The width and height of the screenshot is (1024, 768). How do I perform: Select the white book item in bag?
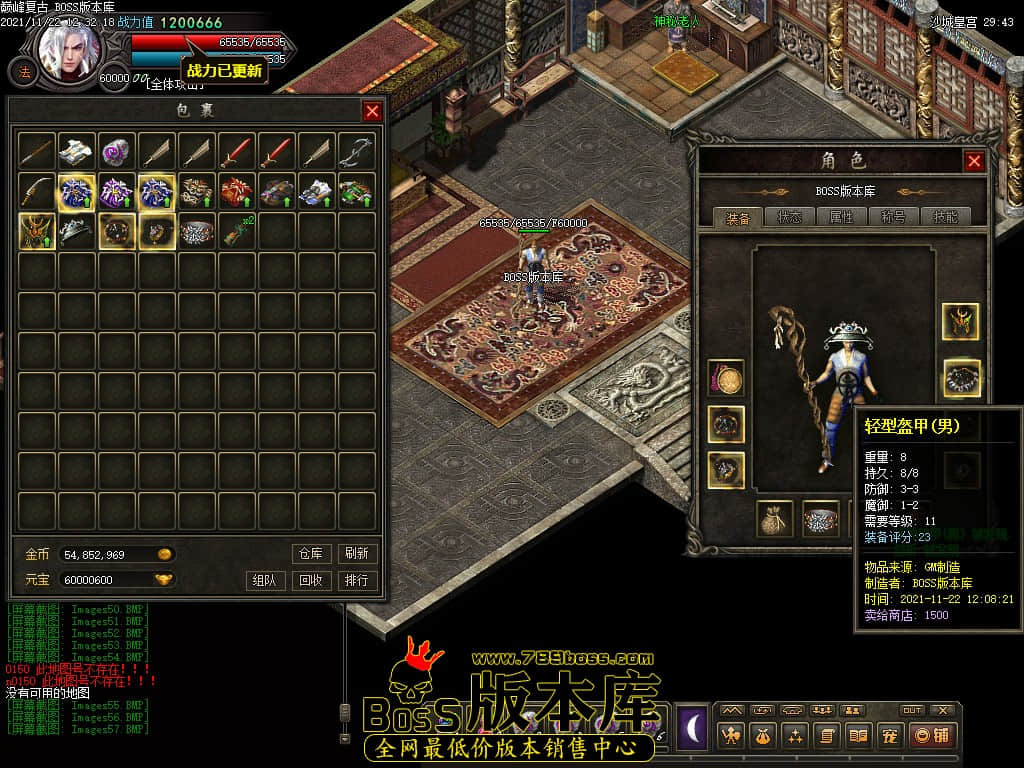(x=76, y=151)
